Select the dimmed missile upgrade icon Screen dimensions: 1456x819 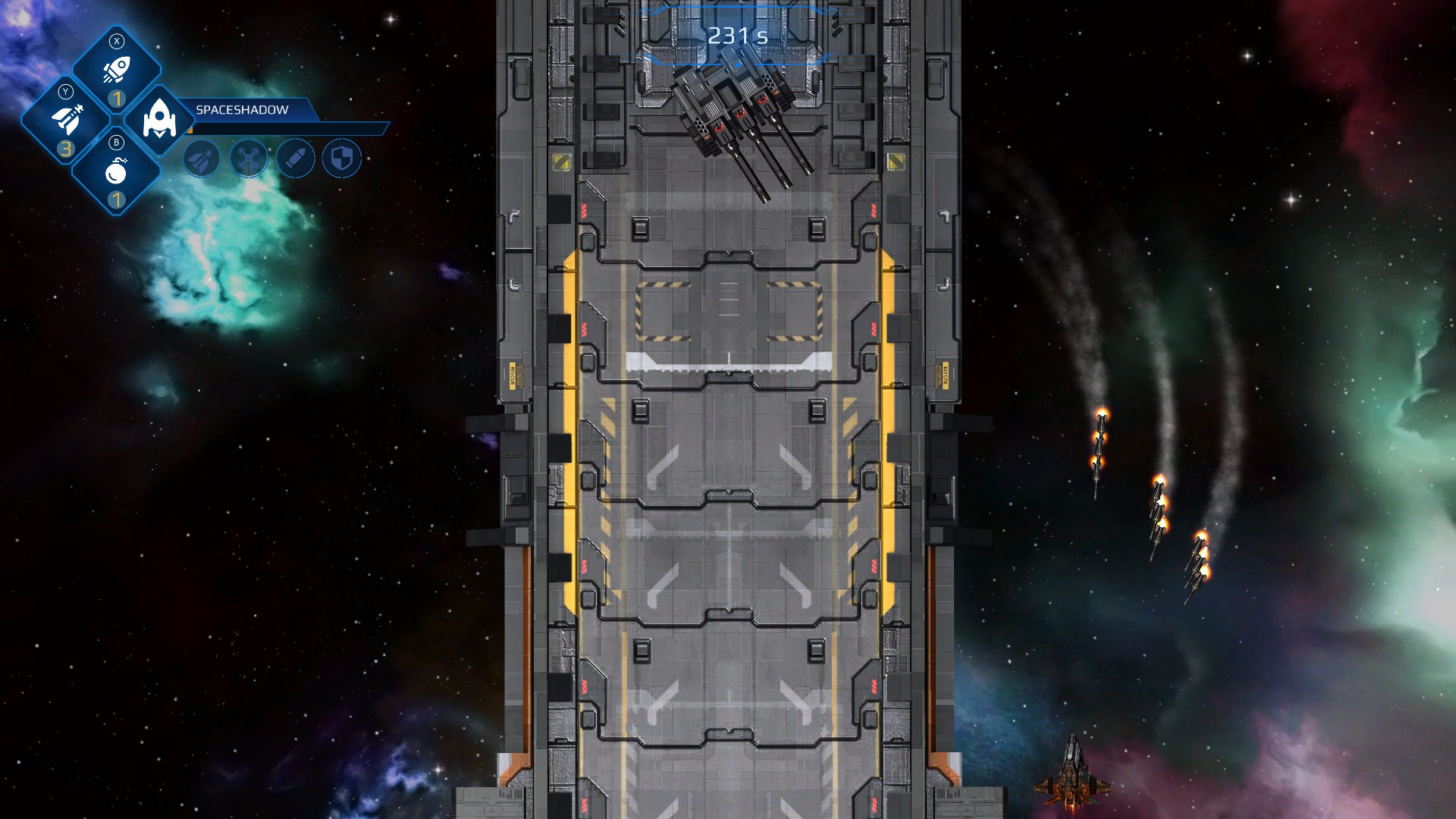[202, 158]
